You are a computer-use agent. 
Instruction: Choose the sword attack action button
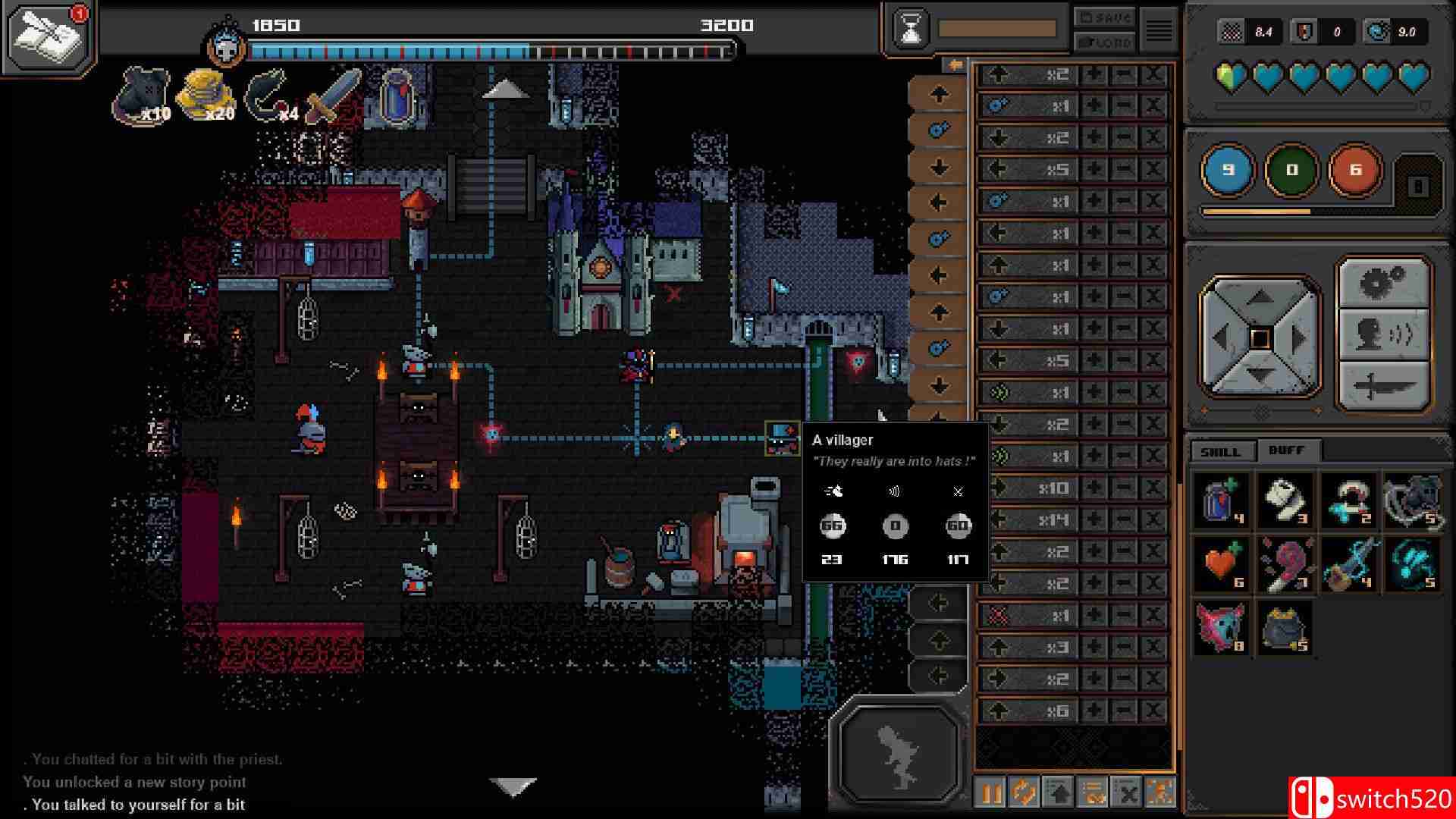(1384, 387)
